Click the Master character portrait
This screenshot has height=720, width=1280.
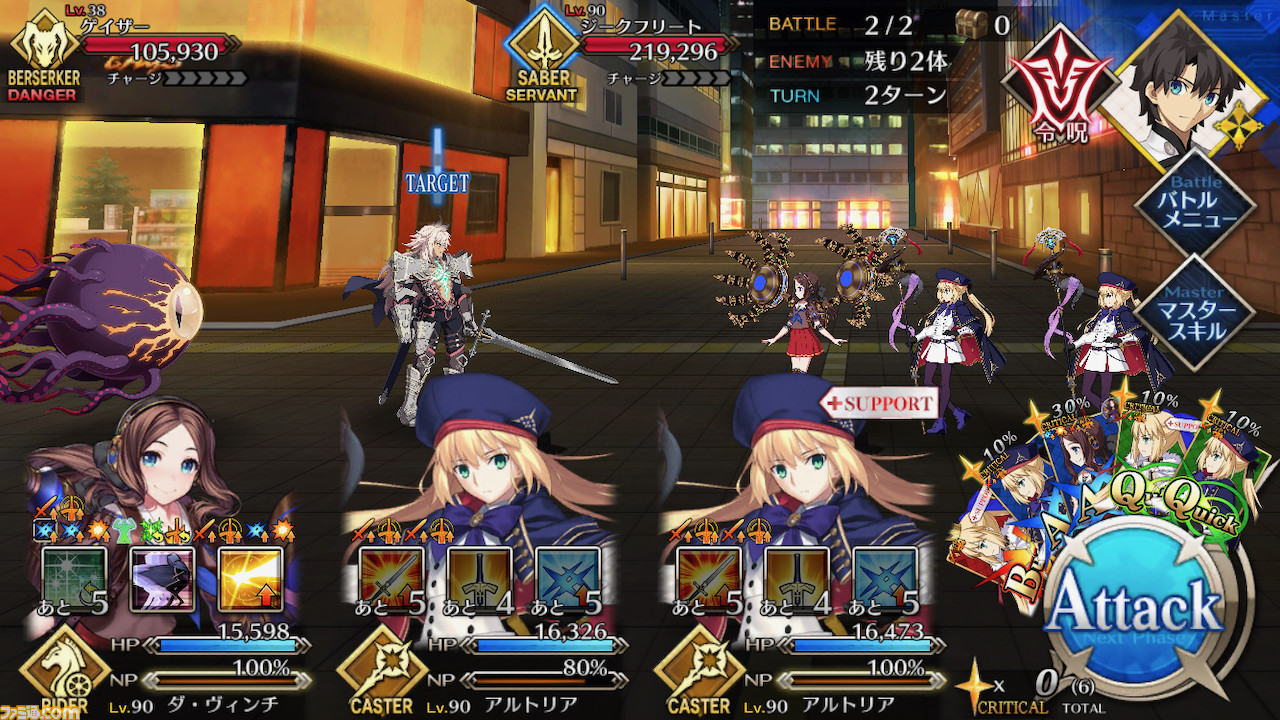[x=1180, y=85]
